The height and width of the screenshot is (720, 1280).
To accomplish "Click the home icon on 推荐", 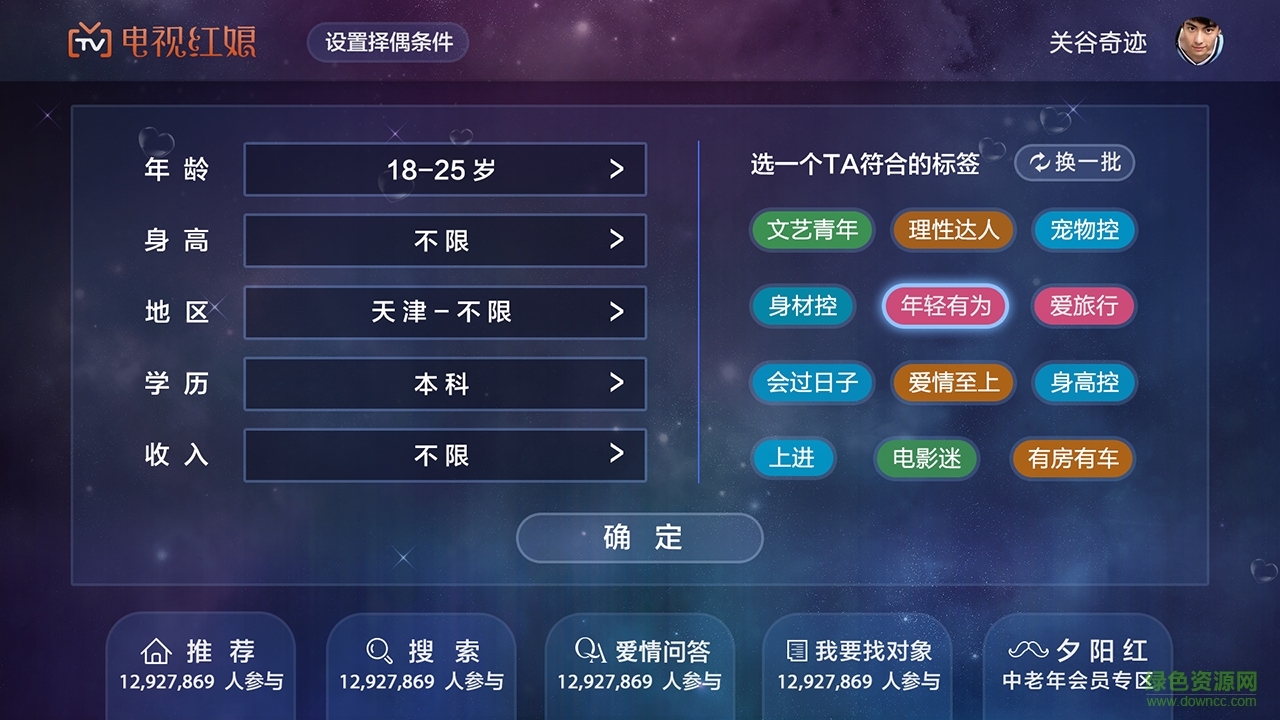I will point(155,650).
